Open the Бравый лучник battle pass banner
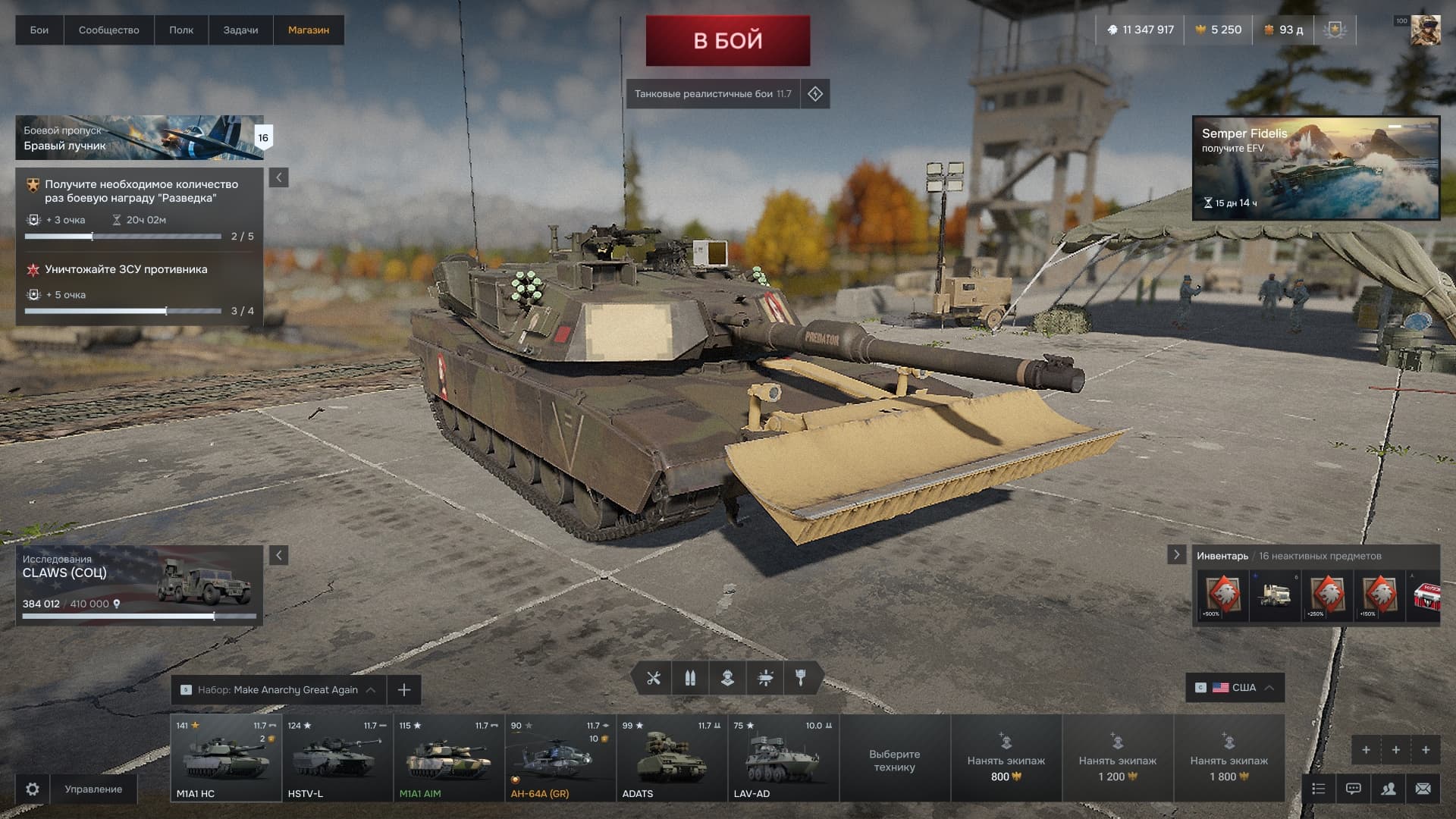 pyautogui.click(x=140, y=137)
